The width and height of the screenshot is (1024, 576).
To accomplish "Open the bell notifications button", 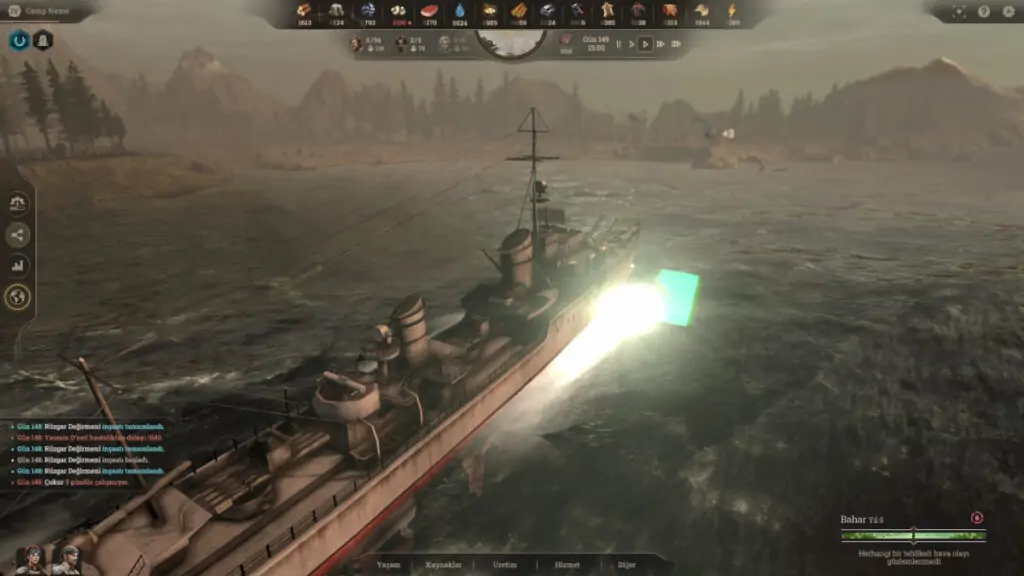I will point(43,40).
